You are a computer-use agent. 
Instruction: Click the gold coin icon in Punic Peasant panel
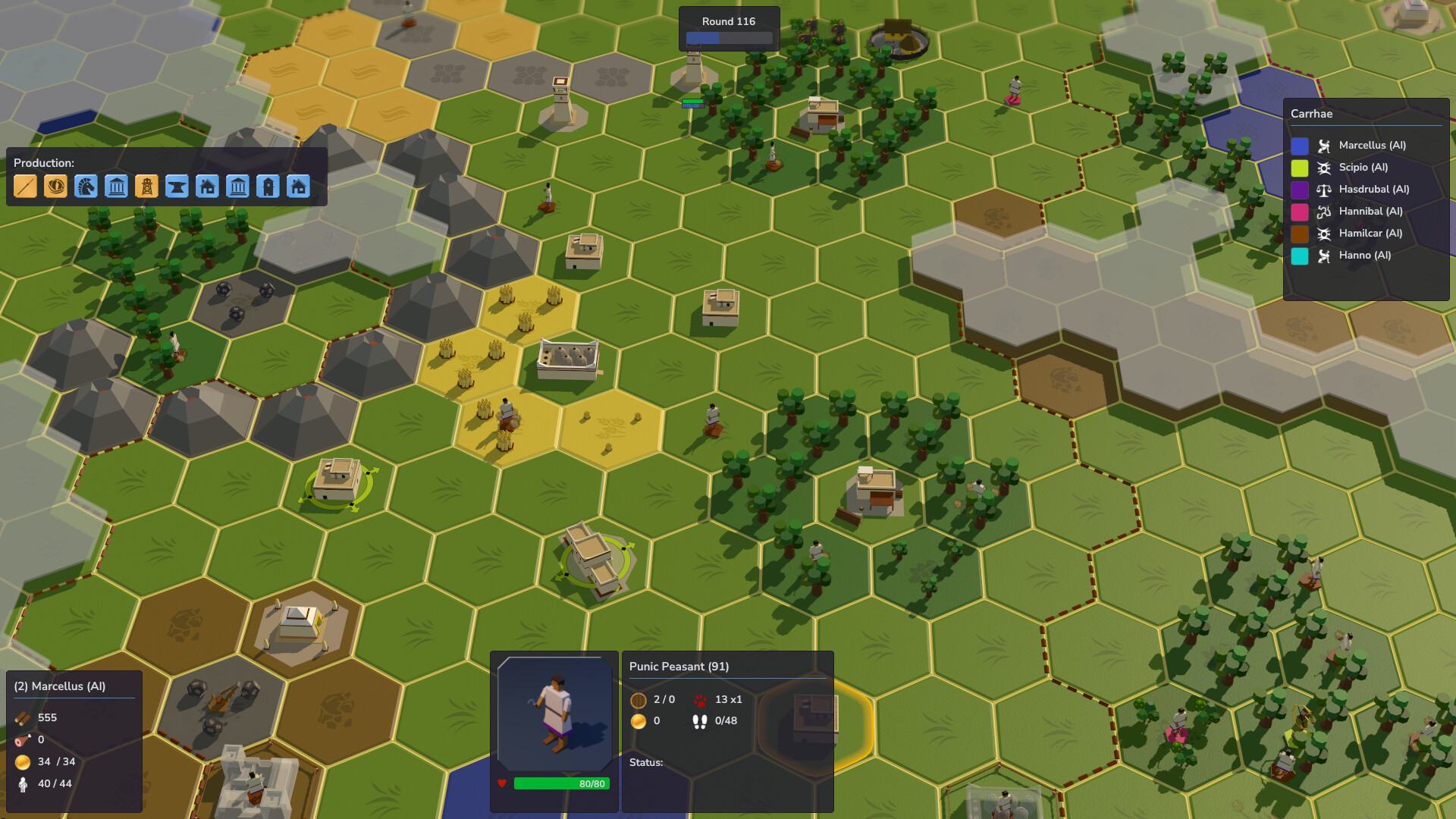[x=639, y=721]
